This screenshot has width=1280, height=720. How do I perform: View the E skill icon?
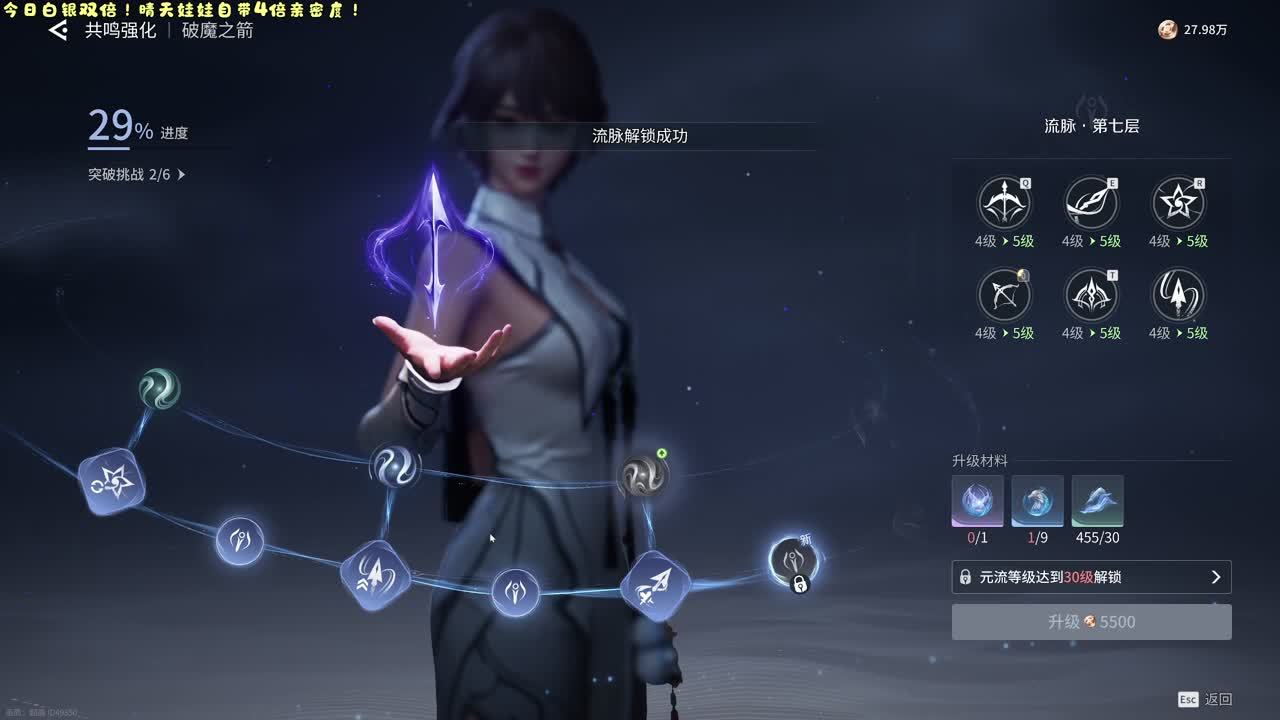click(x=1090, y=203)
